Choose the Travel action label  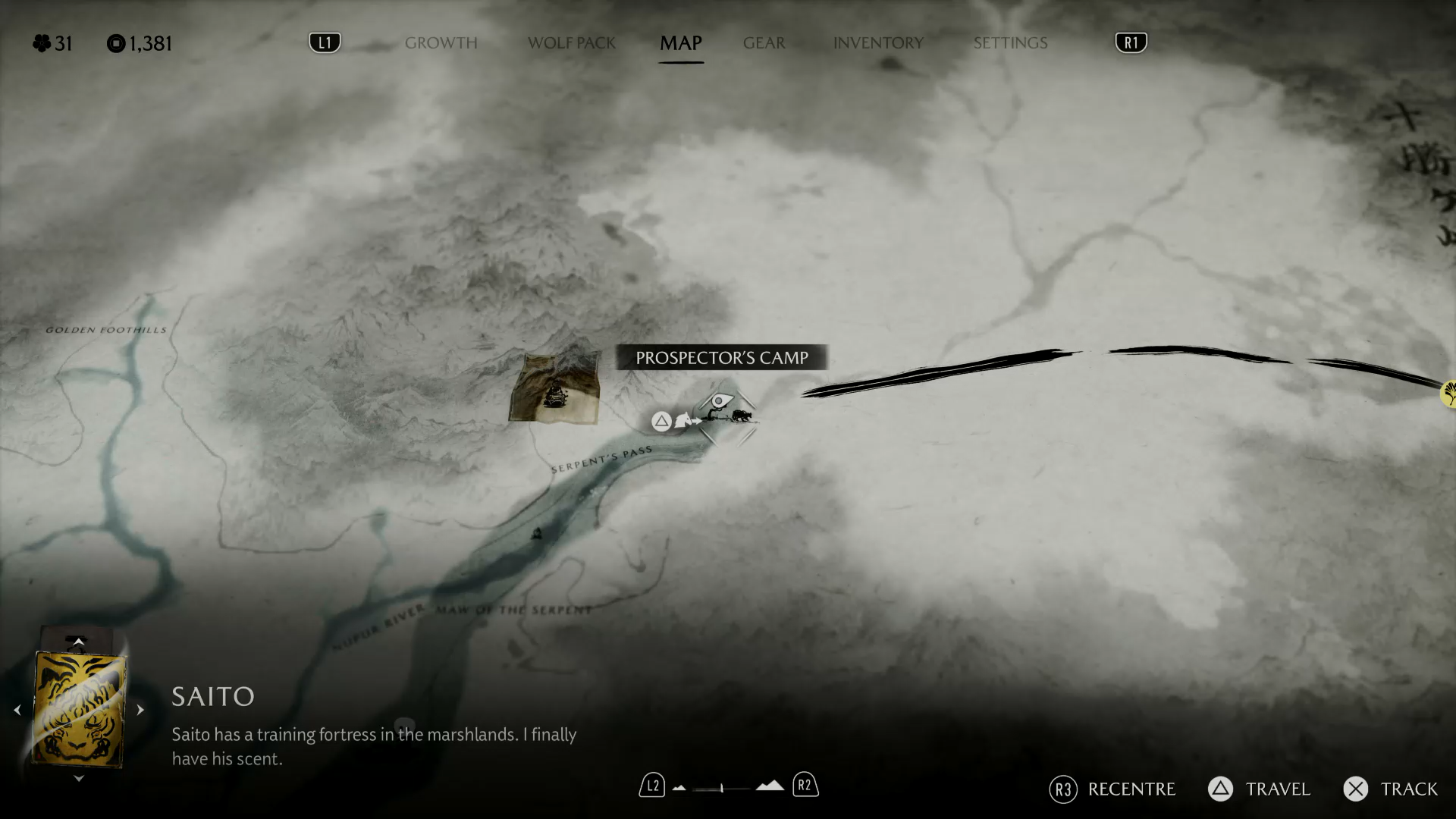pos(1277,789)
